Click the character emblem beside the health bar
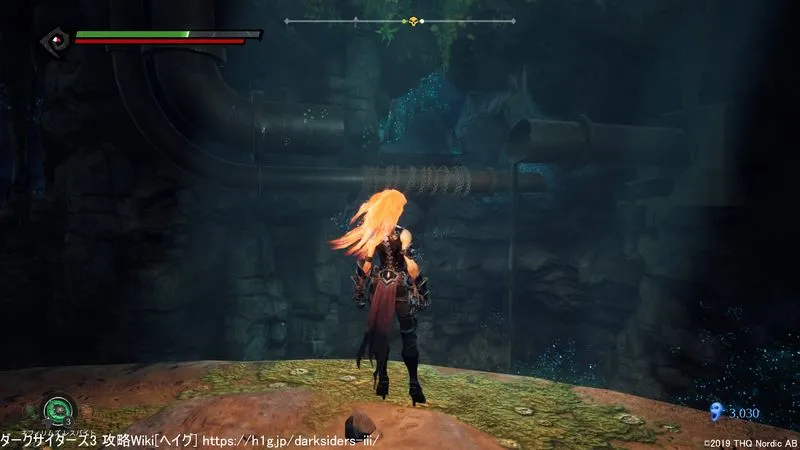Image resolution: width=800 pixels, height=450 pixels. 55,40
